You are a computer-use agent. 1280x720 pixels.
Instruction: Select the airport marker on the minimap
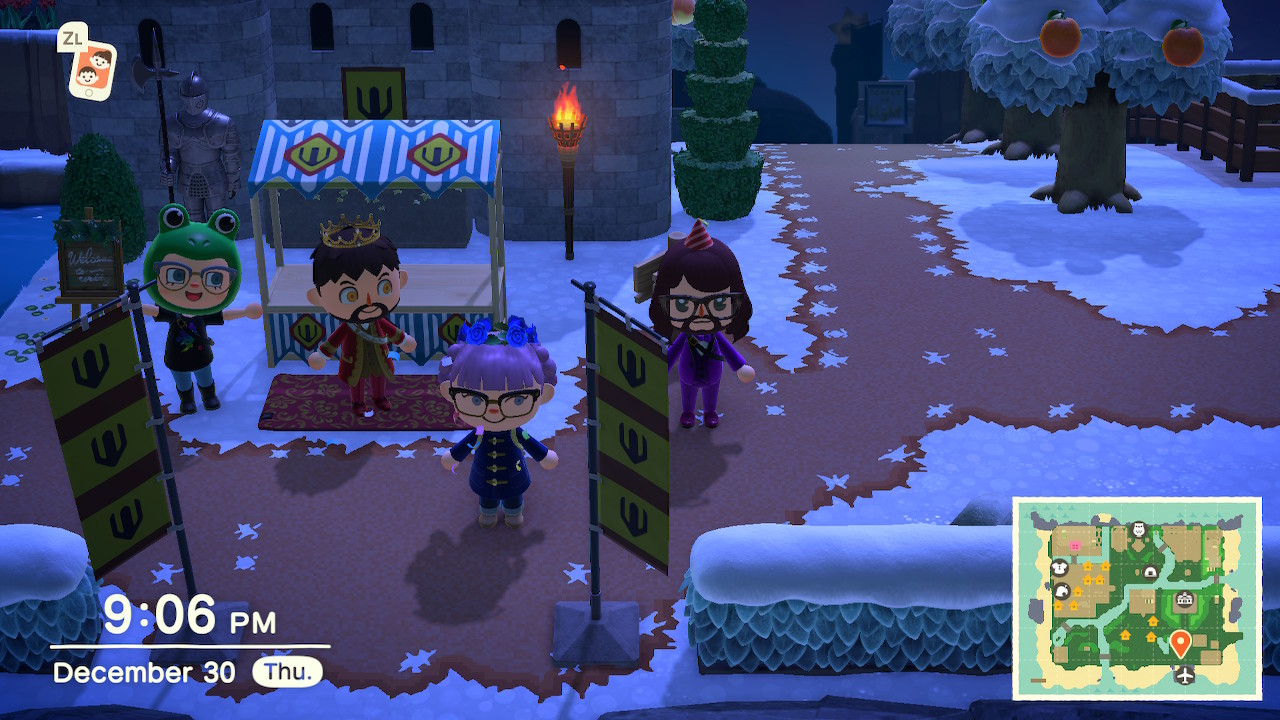click(x=1186, y=675)
